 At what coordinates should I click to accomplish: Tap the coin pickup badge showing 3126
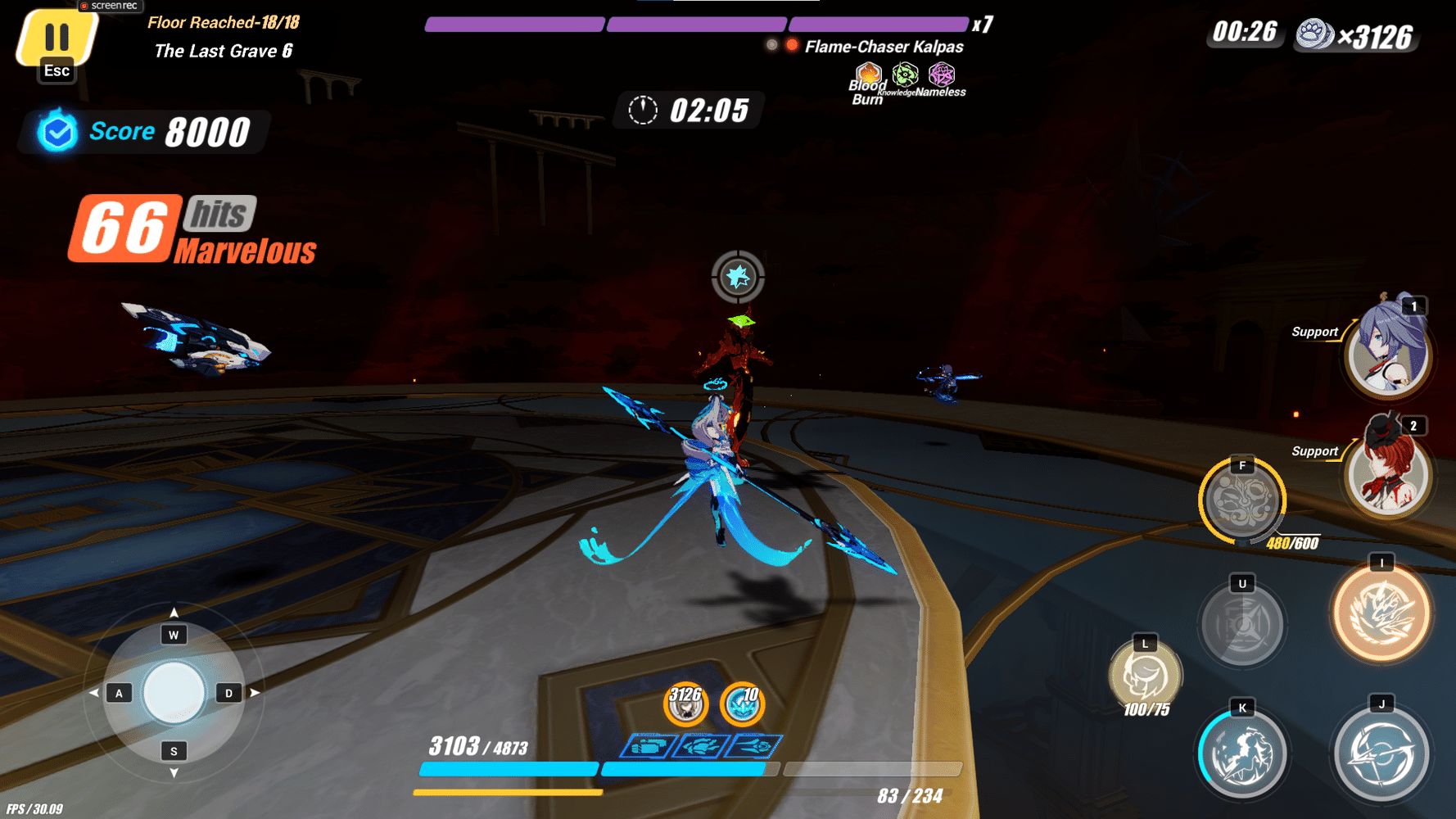pyautogui.click(x=686, y=704)
